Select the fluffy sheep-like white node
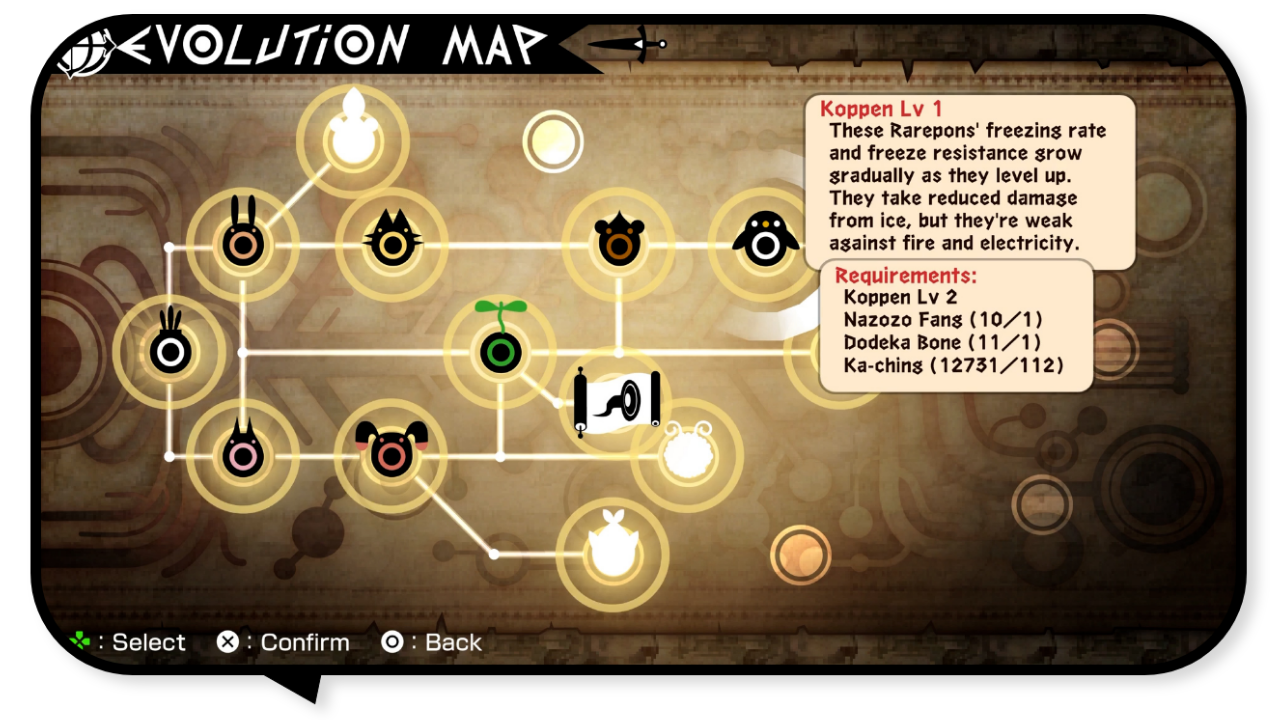The height and width of the screenshot is (720, 1280). pos(687,455)
